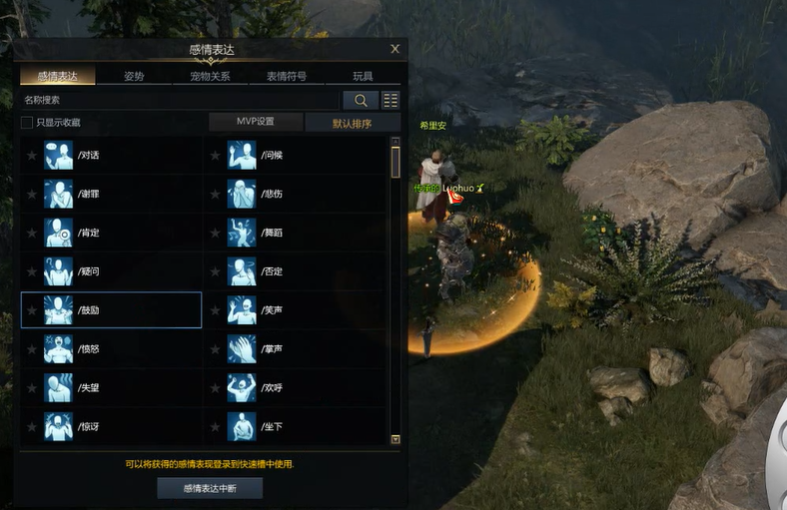Click the magnifying glass search button
787x510 pixels.
click(x=360, y=100)
